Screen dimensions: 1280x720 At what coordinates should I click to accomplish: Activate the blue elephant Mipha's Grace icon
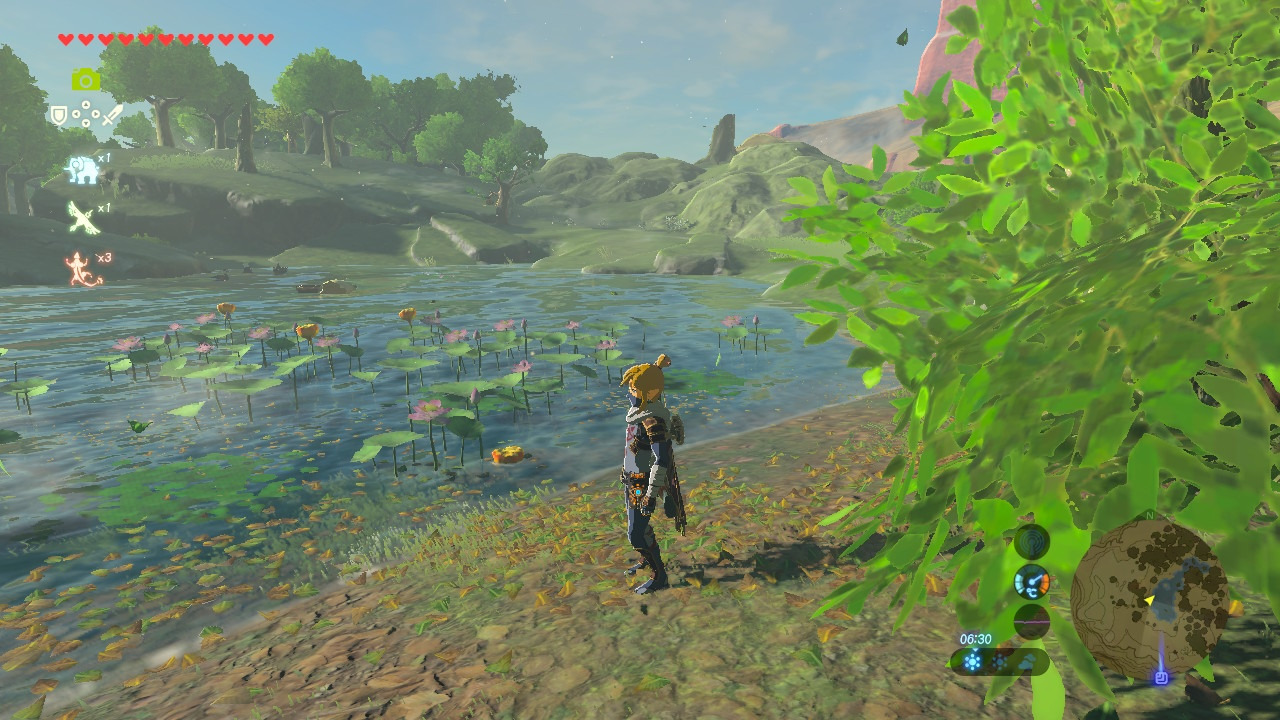point(82,170)
